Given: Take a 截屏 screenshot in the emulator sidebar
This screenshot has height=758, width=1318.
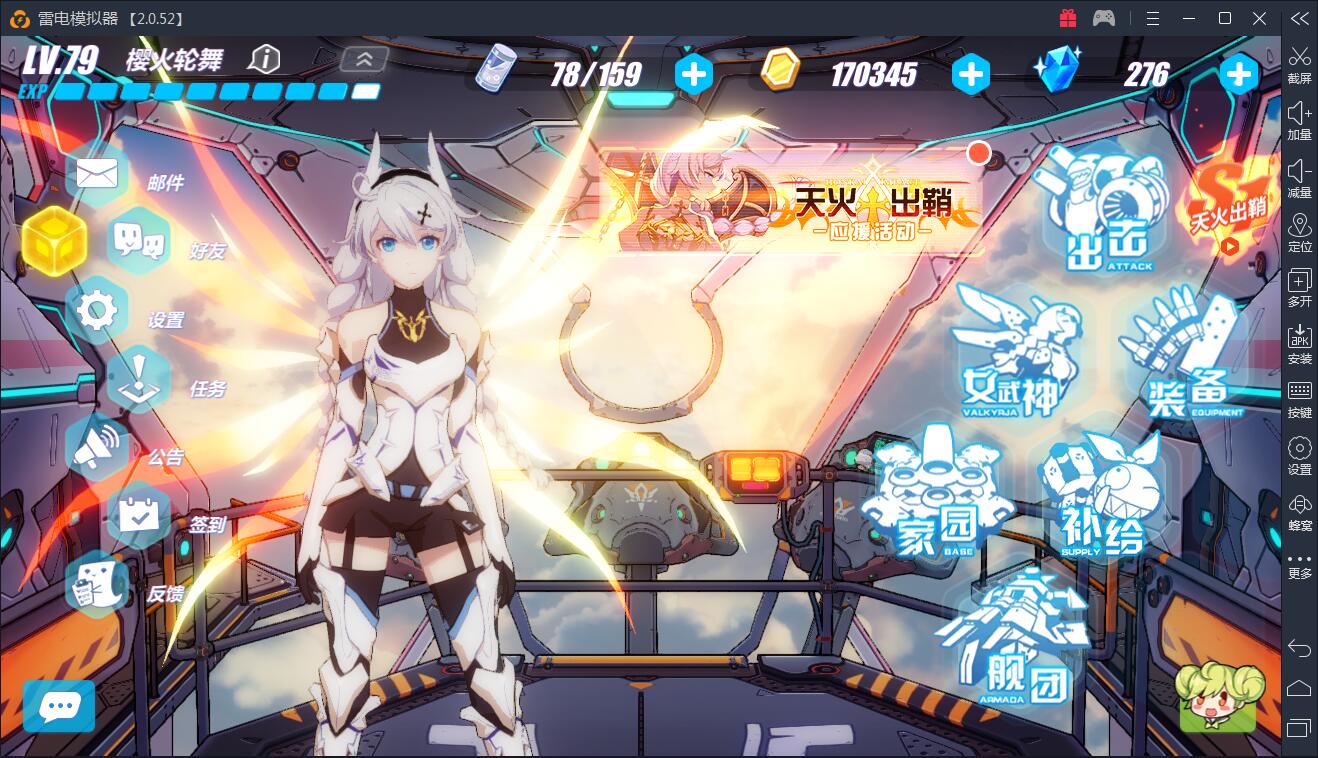Looking at the screenshot, I should coord(1299,63).
